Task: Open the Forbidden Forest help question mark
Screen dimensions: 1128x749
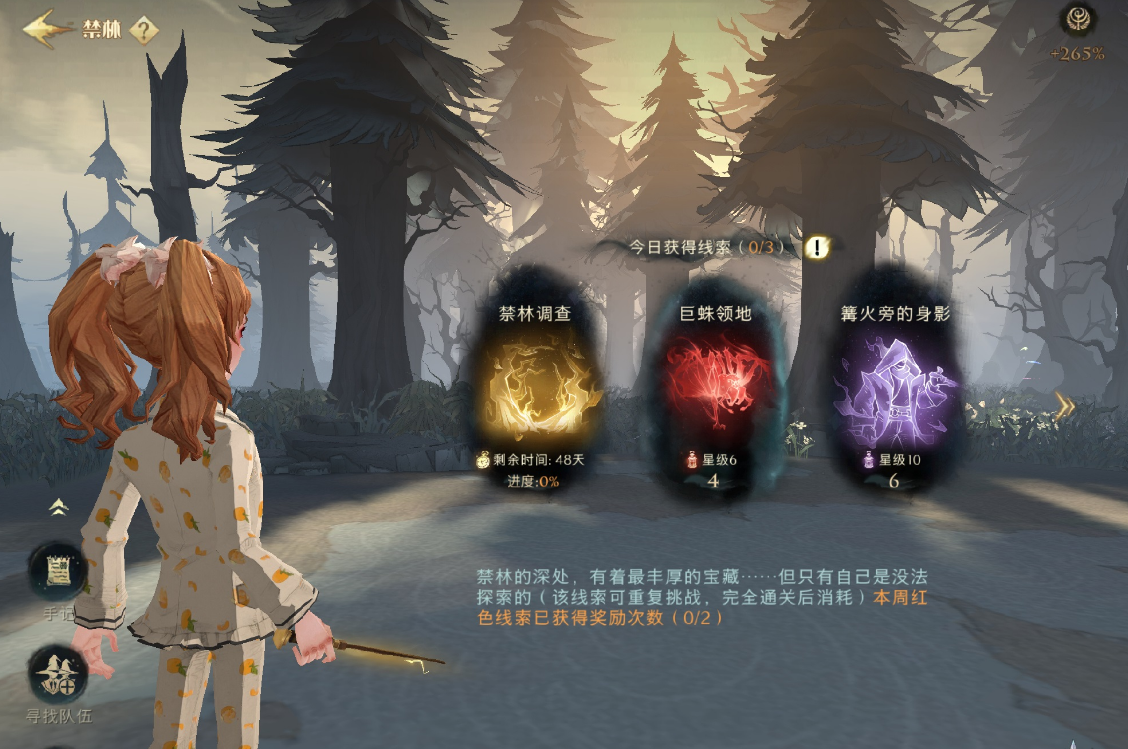Action: pos(144,30)
